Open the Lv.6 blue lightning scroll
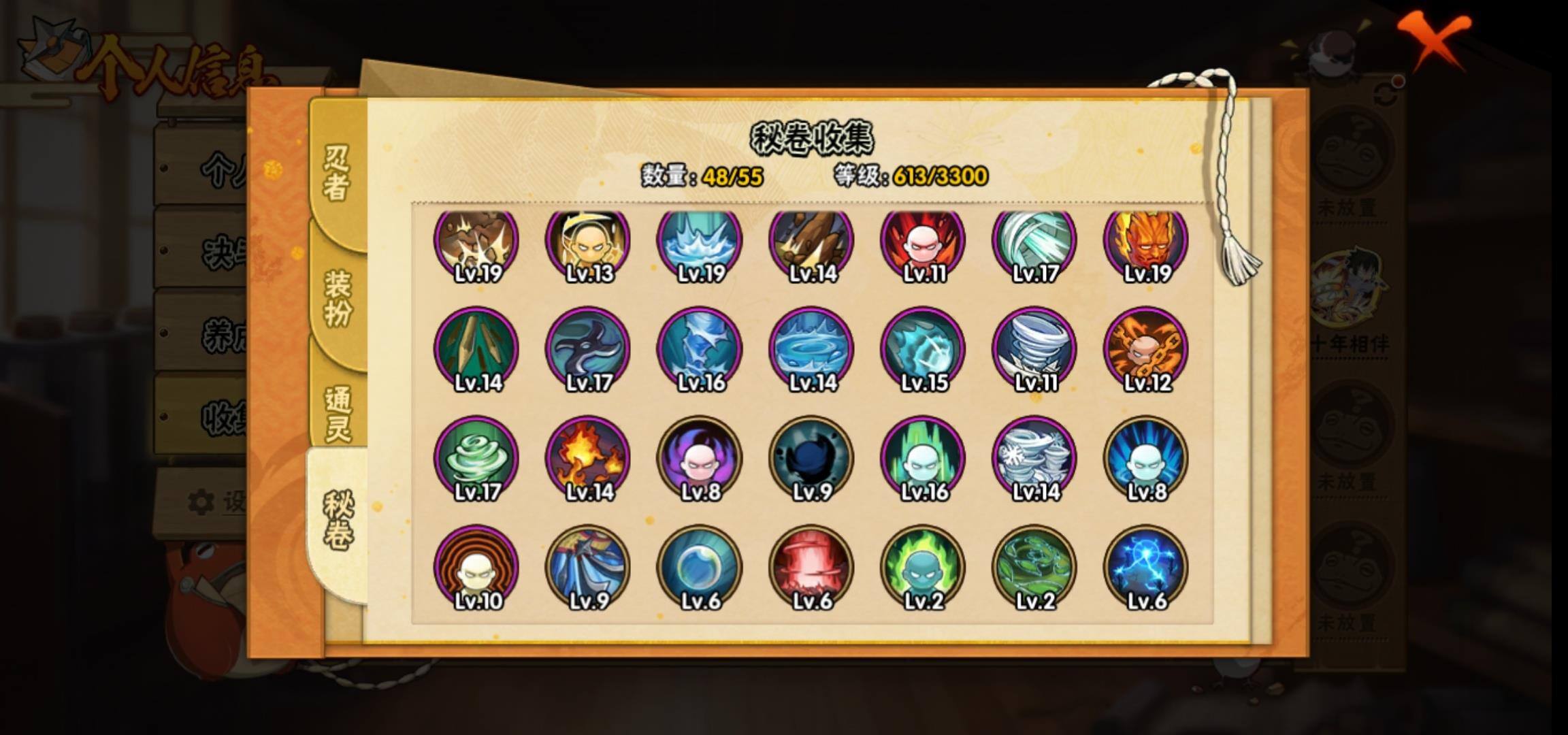Viewport: 1568px width, 735px height. pos(1146,566)
